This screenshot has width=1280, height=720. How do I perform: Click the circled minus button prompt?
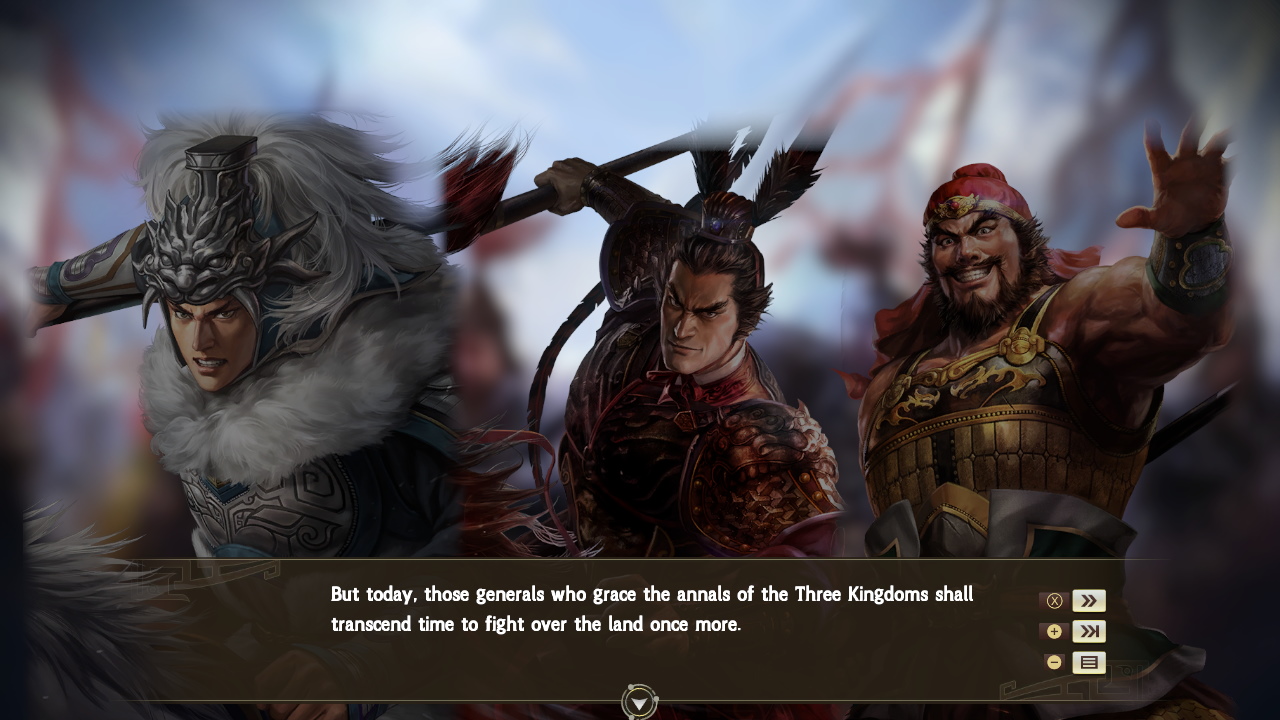1053,662
